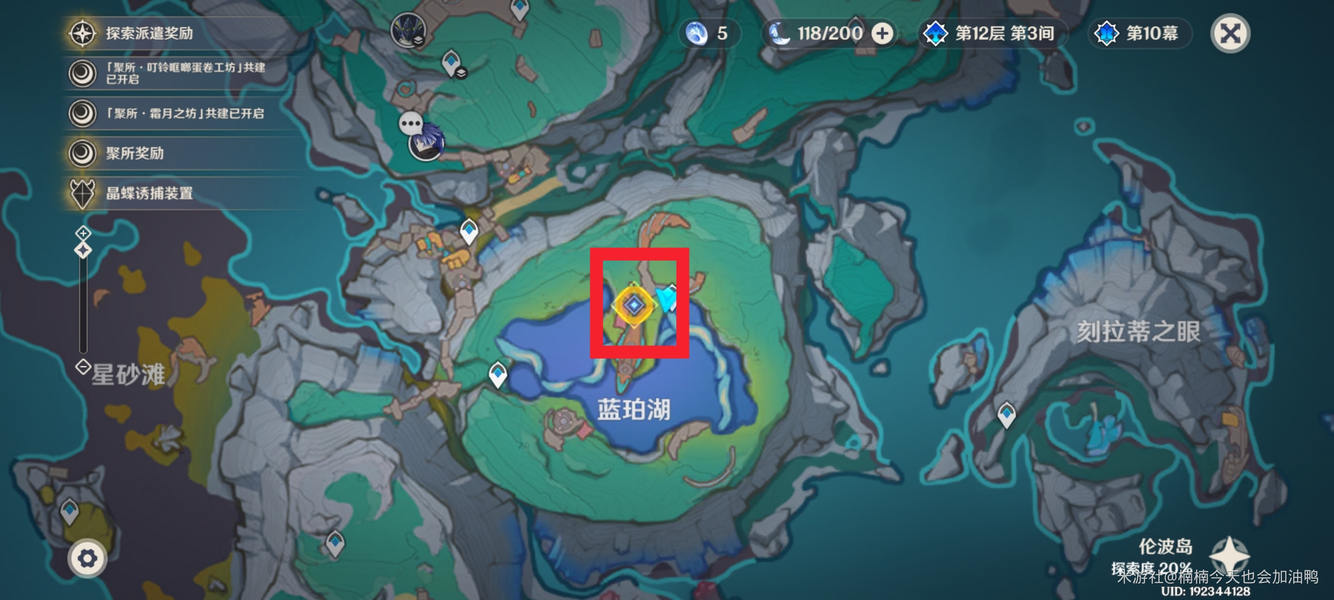Zoom out with the slider minus button
The width and height of the screenshot is (1334, 600).
(x=83, y=367)
